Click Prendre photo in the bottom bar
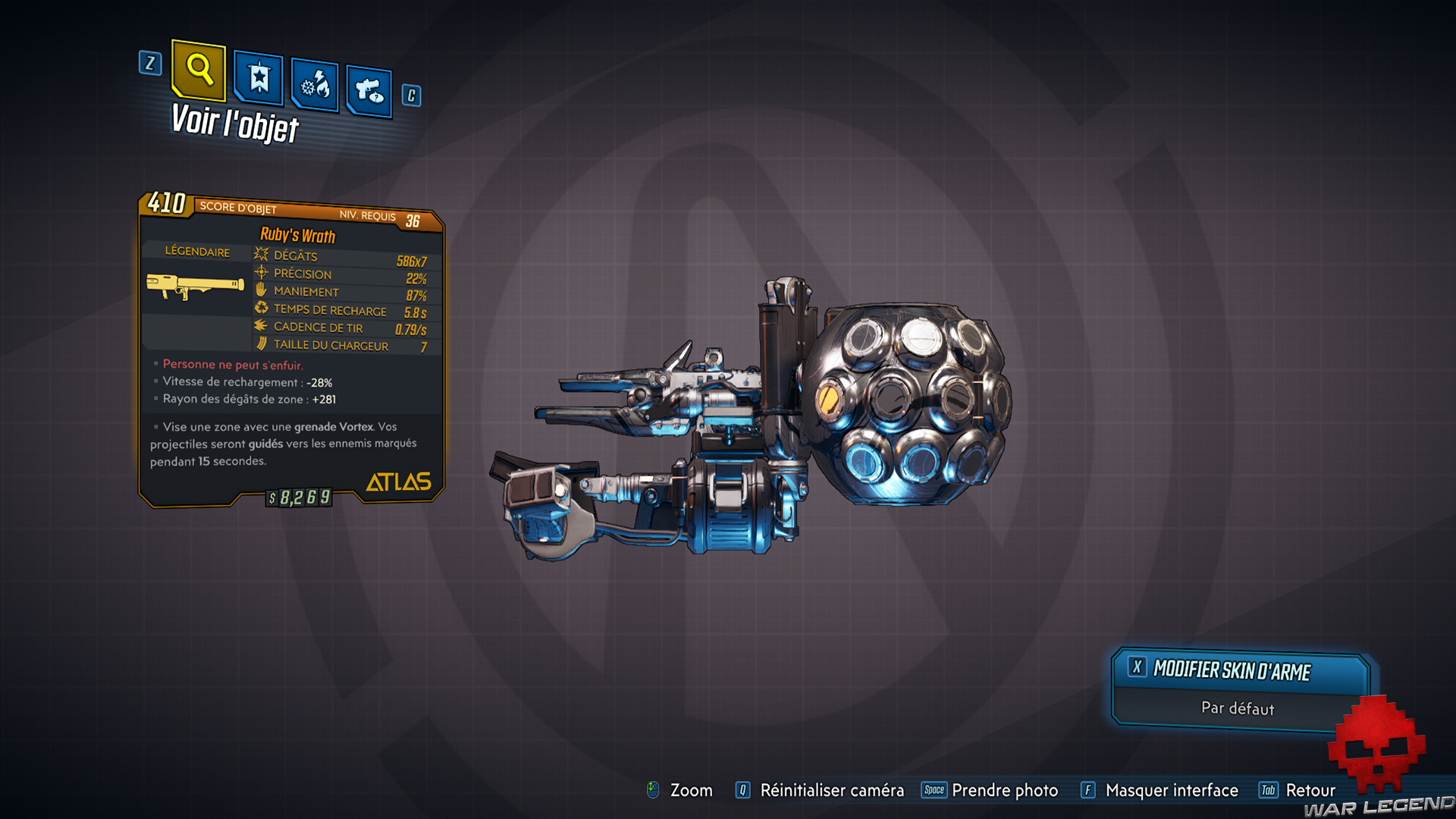The height and width of the screenshot is (819, 1456). point(1006,790)
